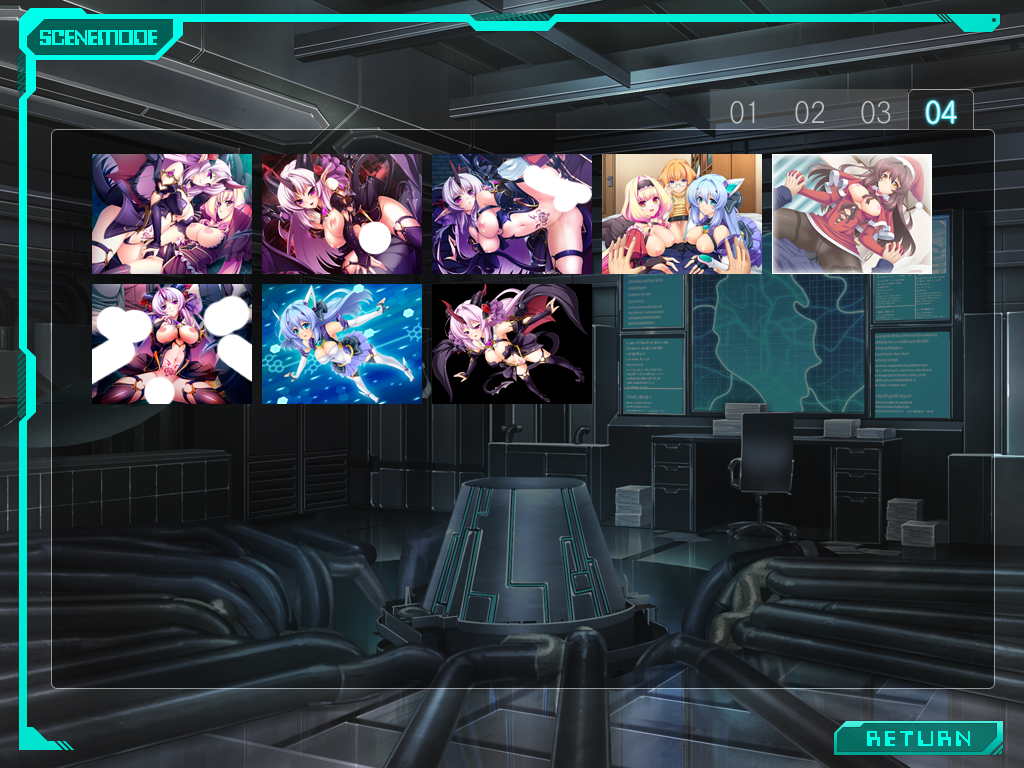The height and width of the screenshot is (768, 1024).
Task: Select the scene thumbnail with blue hexagon background
Action: coord(341,343)
